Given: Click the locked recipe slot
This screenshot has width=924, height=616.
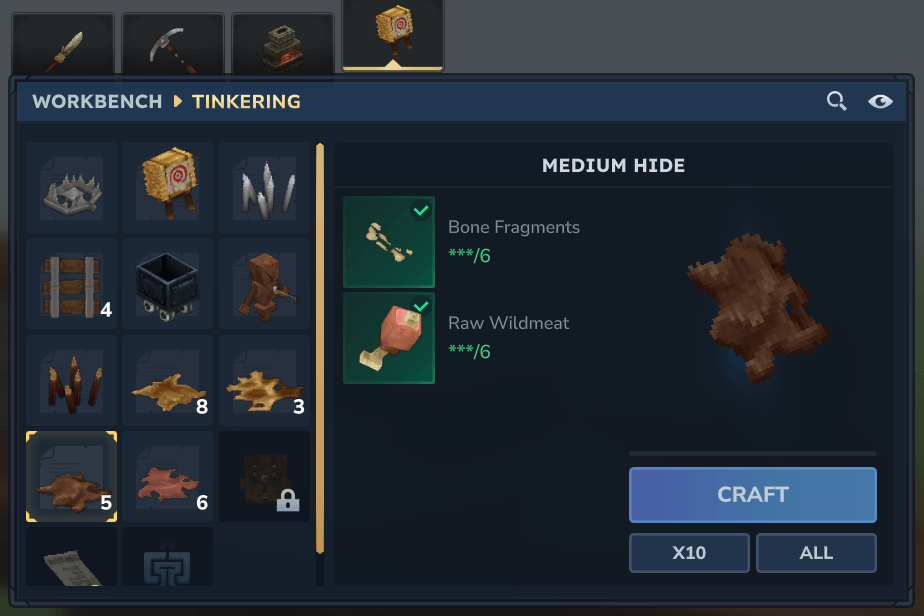Looking at the screenshot, I should click(x=264, y=477).
